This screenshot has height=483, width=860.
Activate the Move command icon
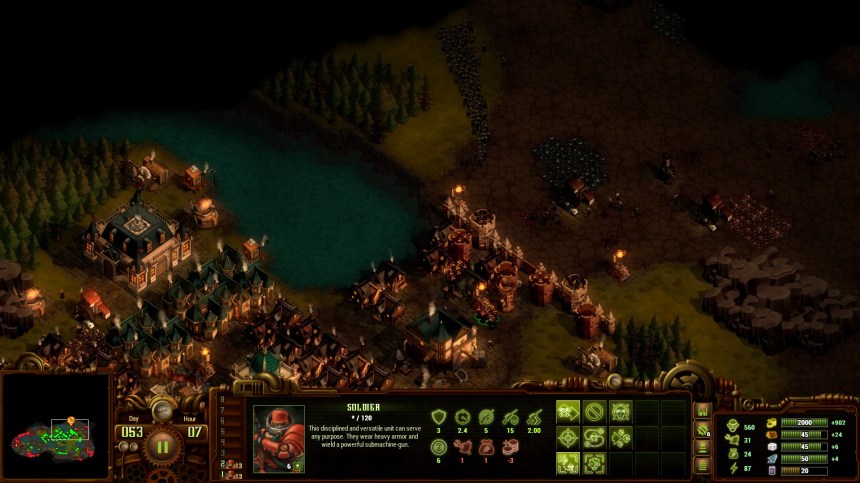click(x=568, y=410)
